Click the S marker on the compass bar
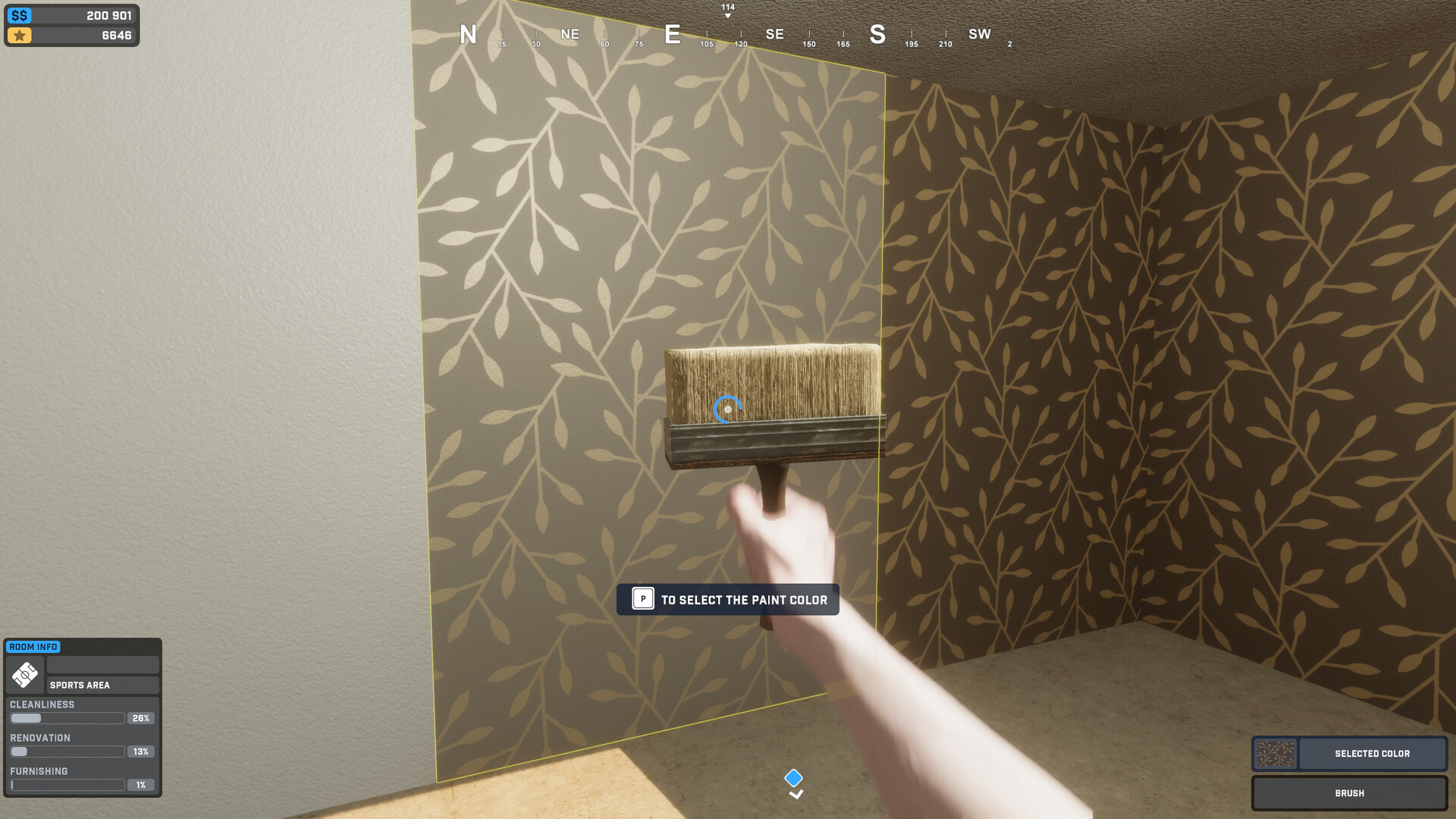Image resolution: width=1456 pixels, height=819 pixels. coord(877,35)
